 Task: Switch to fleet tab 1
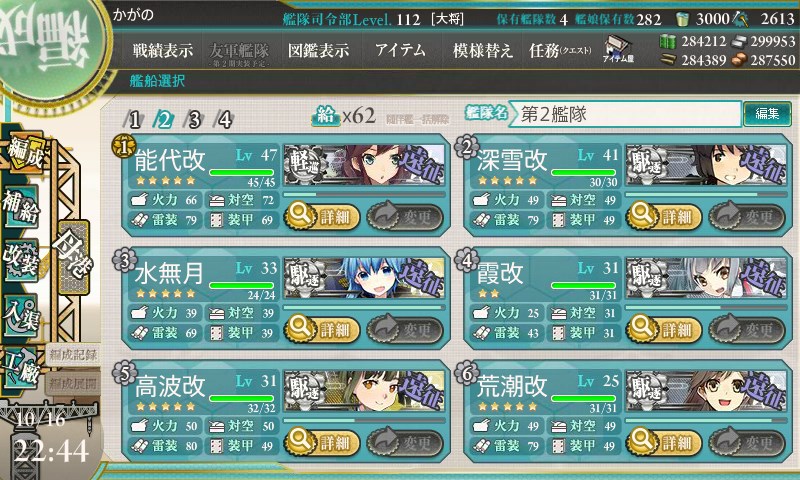pyautogui.click(x=135, y=119)
